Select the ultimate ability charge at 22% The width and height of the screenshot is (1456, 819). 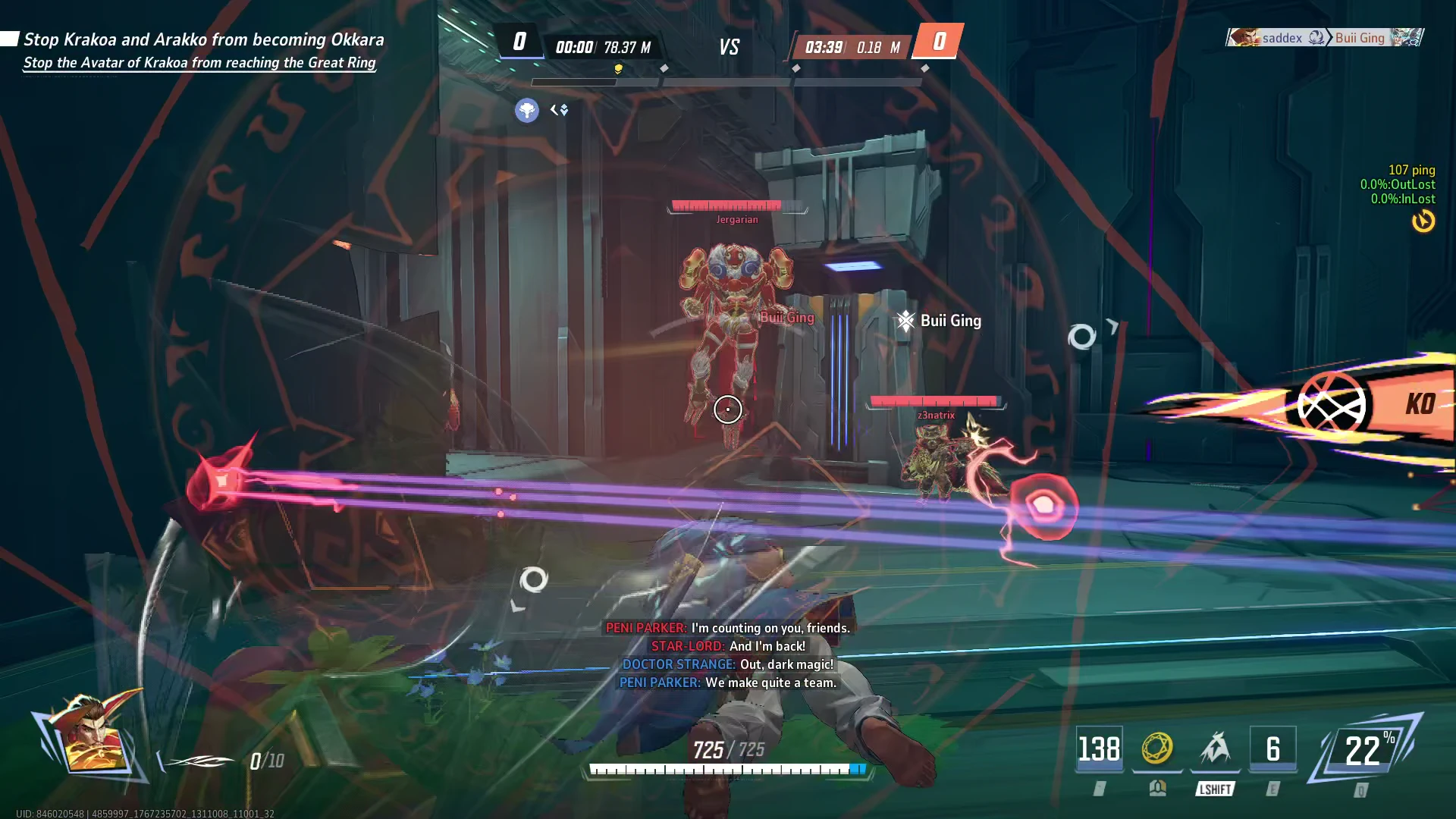pos(1365,751)
